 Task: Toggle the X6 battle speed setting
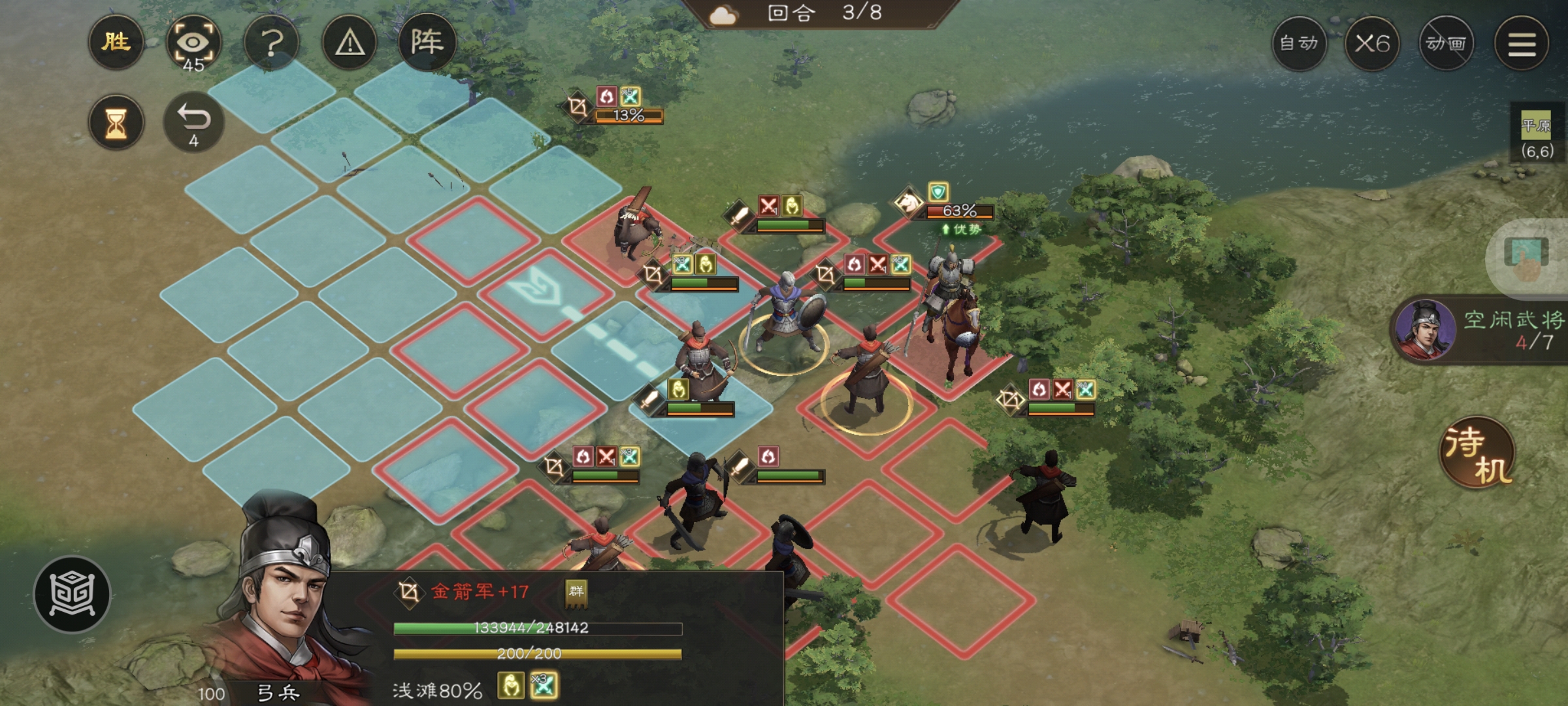click(1374, 43)
